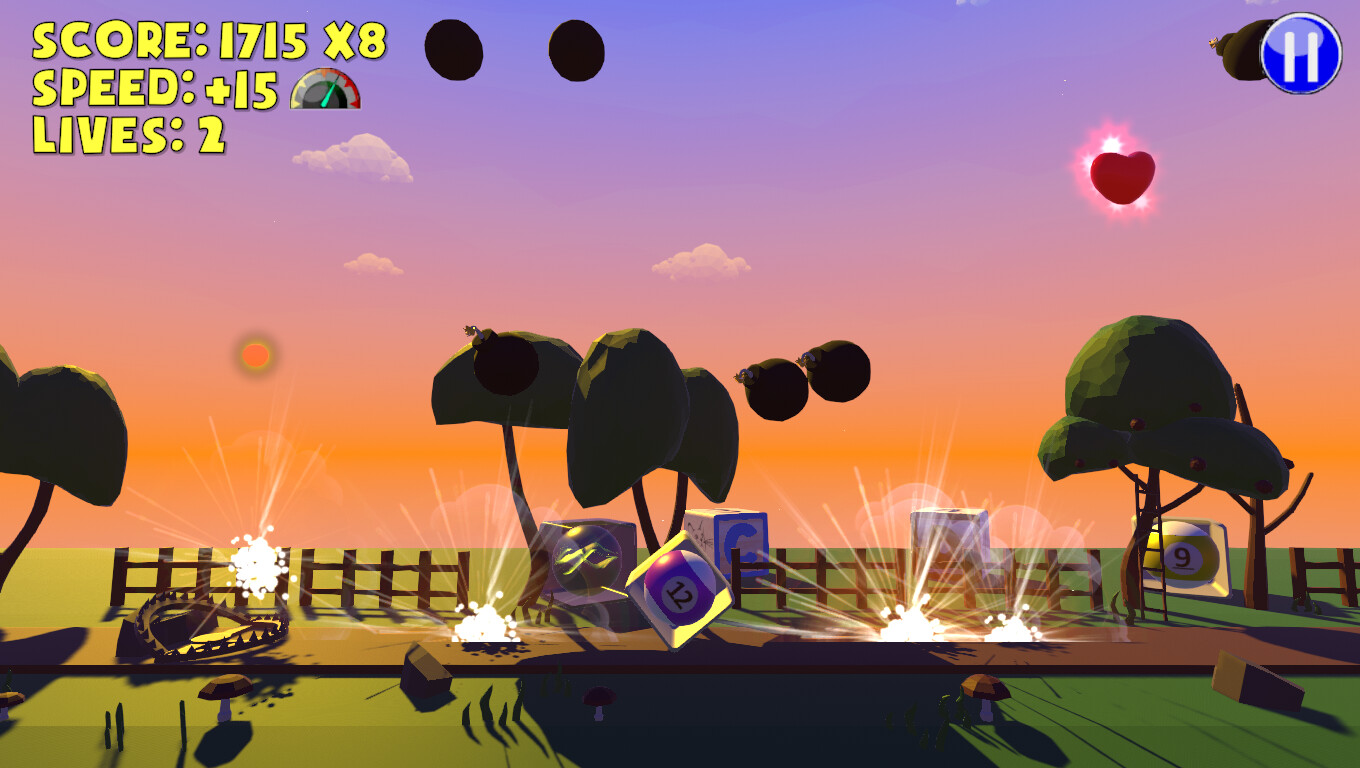The image size is (1360, 768).
Task: Click the SCORE: 1715 x8 text
Action: pyautogui.click(x=210, y=42)
